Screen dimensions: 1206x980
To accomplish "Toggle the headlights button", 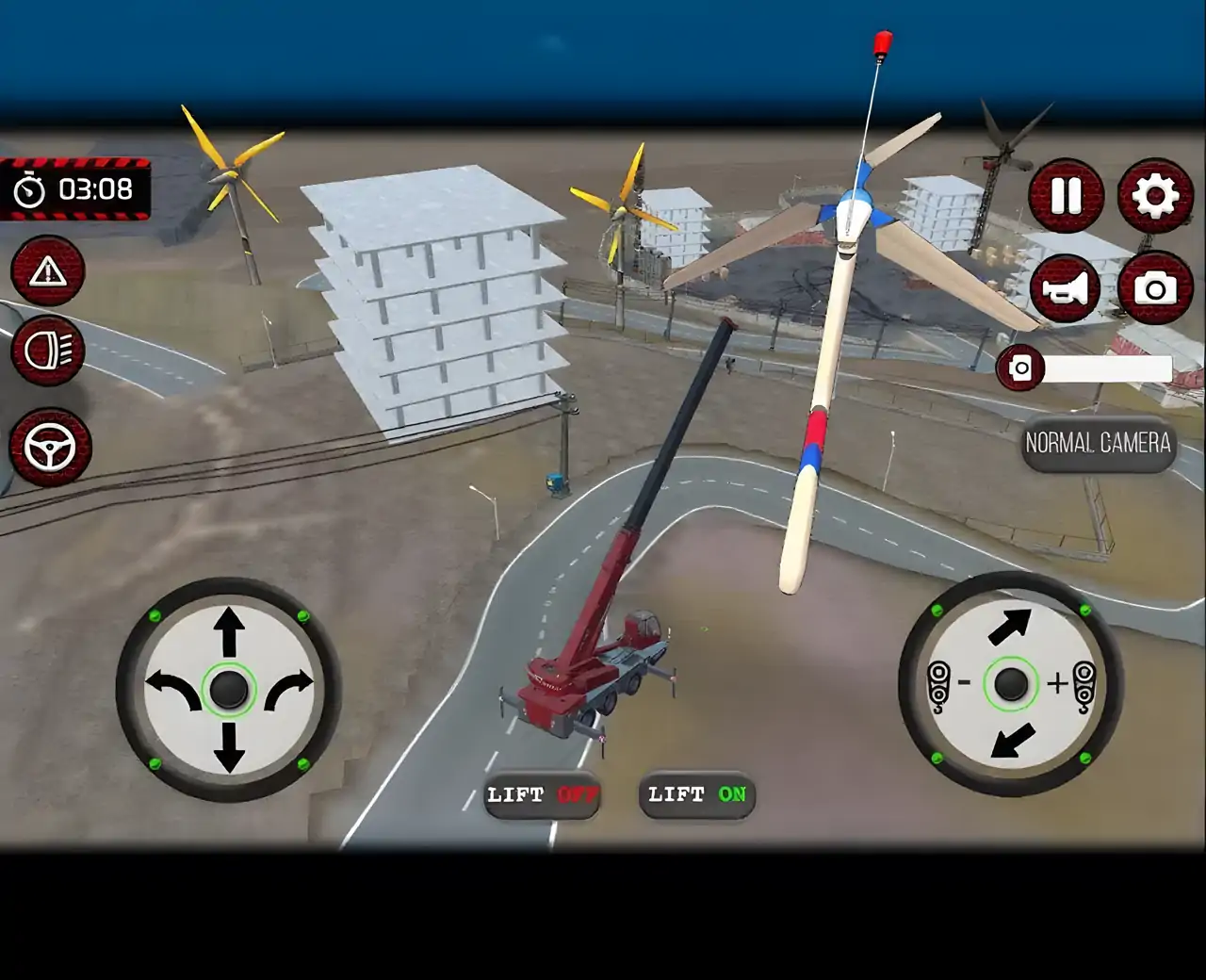I will pyautogui.click(x=47, y=351).
